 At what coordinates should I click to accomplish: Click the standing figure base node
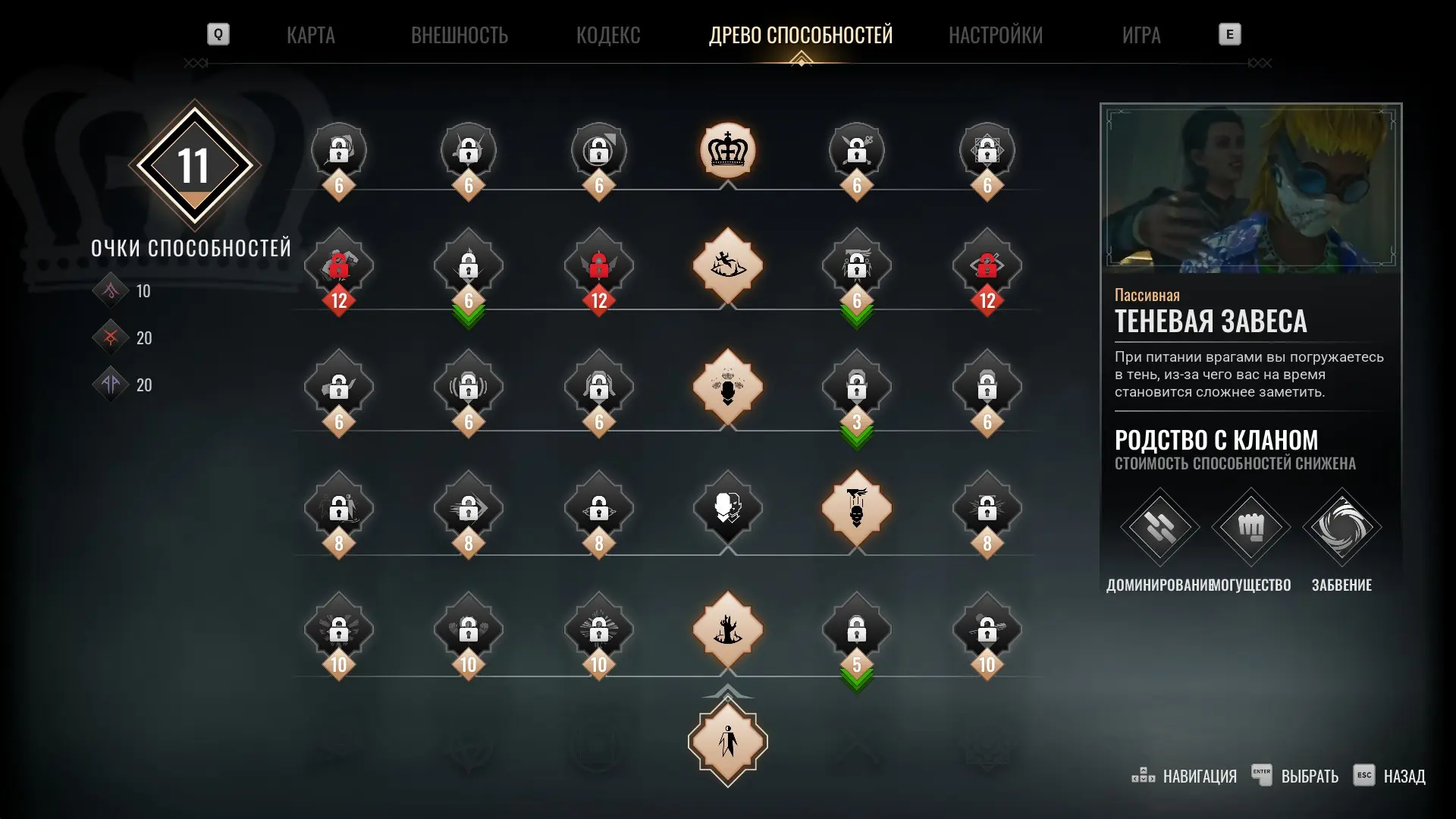(x=727, y=742)
